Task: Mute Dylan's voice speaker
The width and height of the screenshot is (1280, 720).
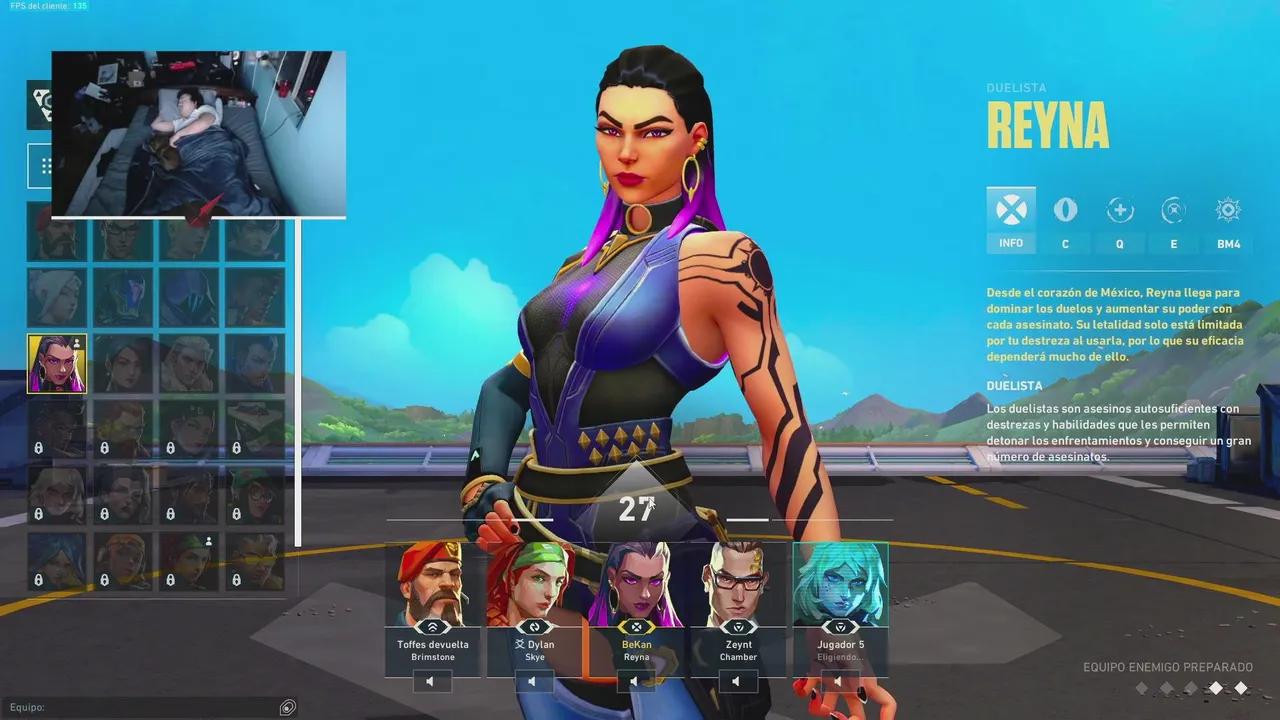Action: coord(533,681)
